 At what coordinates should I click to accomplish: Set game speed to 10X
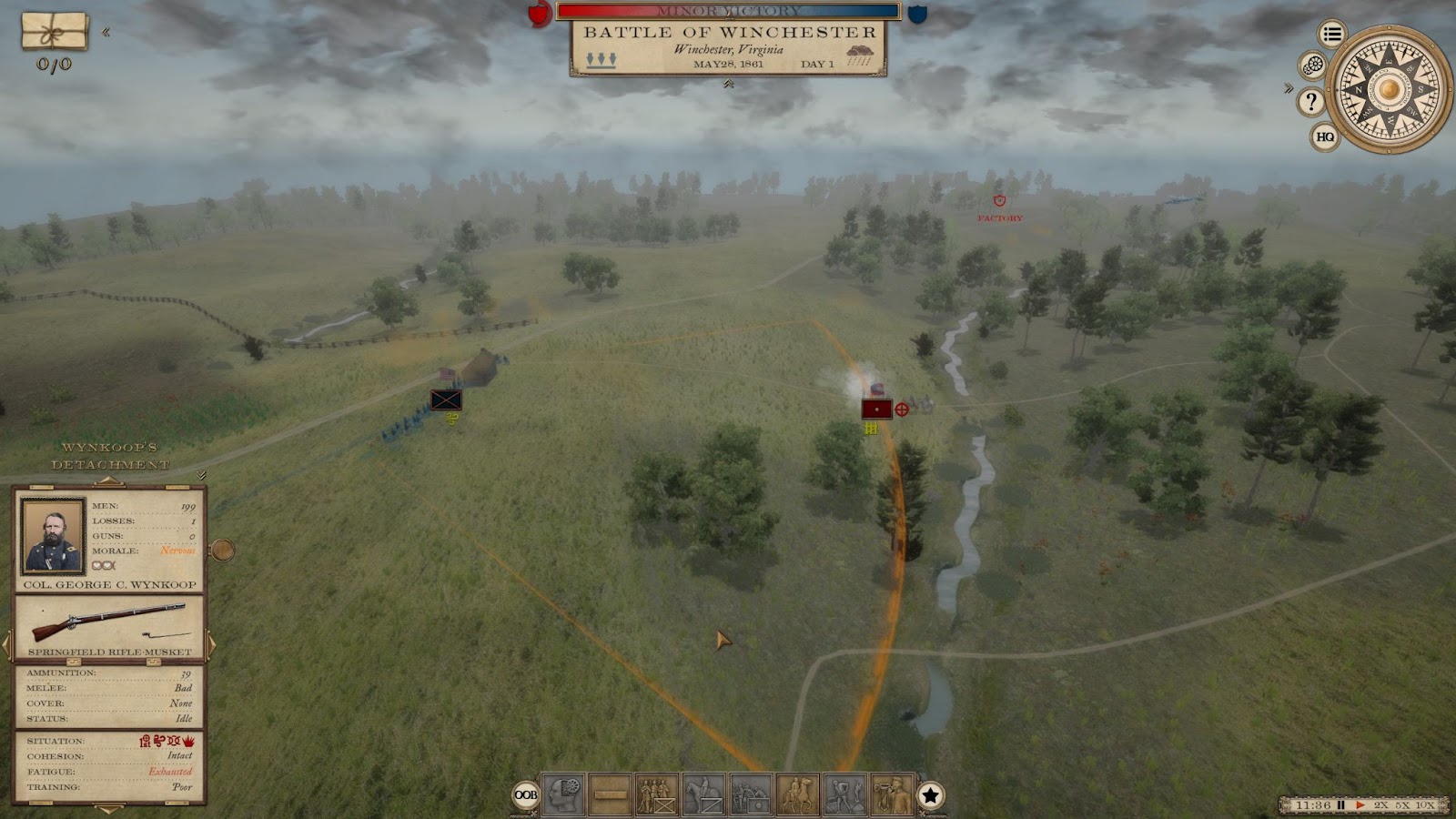tap(1425, 805)
